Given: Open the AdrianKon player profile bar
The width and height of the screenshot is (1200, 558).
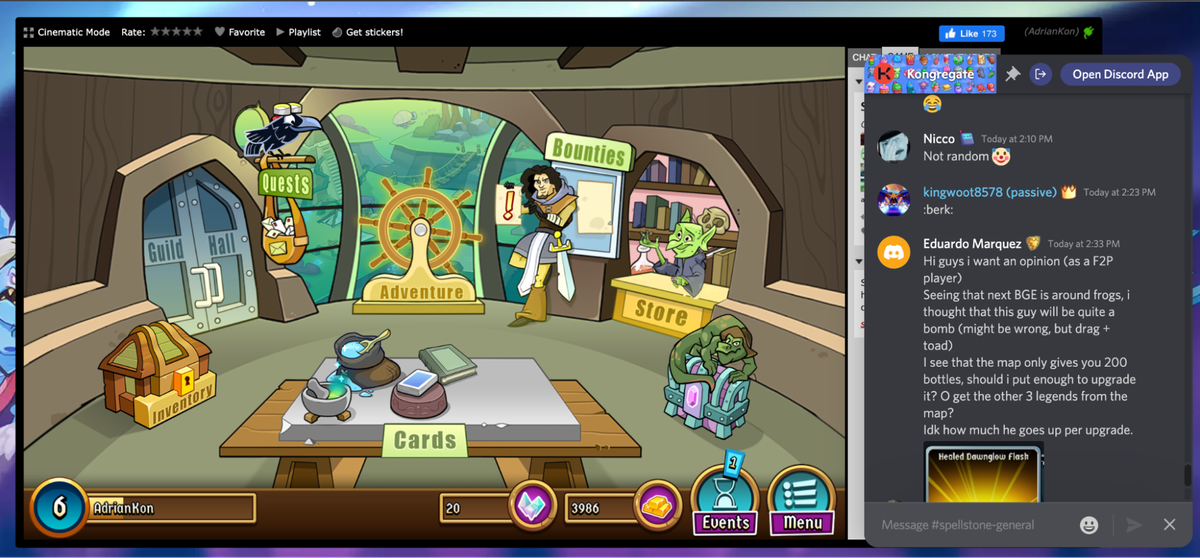Looking at the screenshot, I should pyautogui.click(x=170, y=508).
